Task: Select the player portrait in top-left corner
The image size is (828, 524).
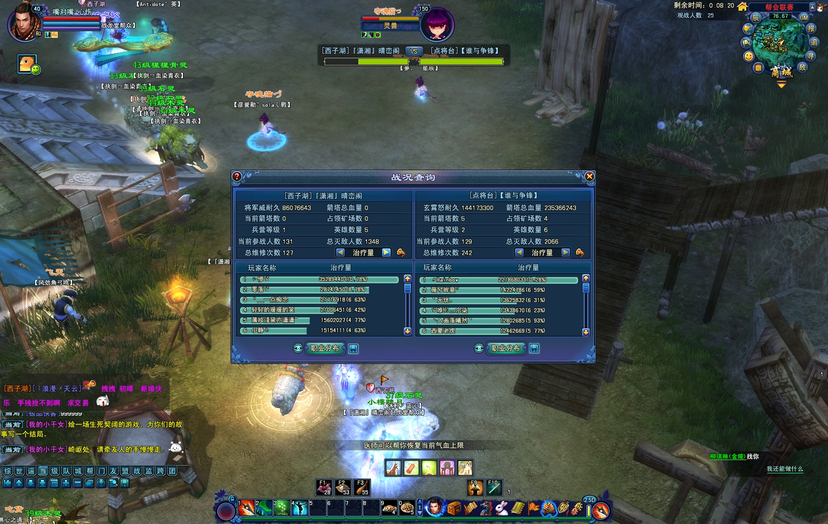Action: 22,22
